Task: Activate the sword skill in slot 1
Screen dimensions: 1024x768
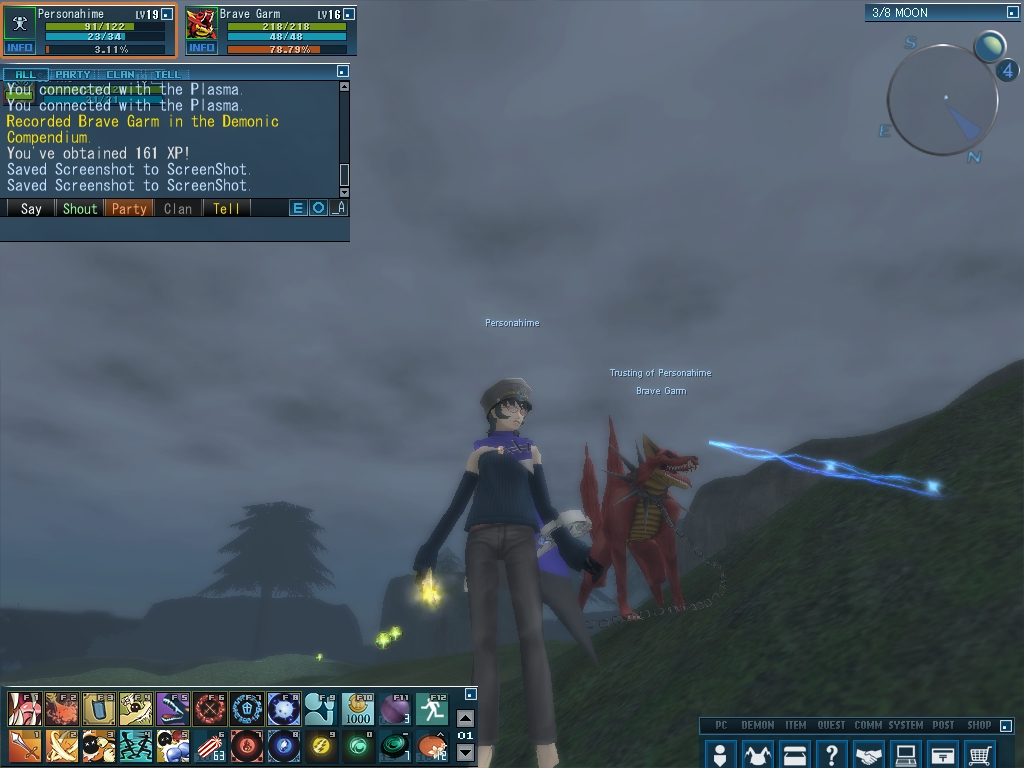Action: [x=24, y=745]
